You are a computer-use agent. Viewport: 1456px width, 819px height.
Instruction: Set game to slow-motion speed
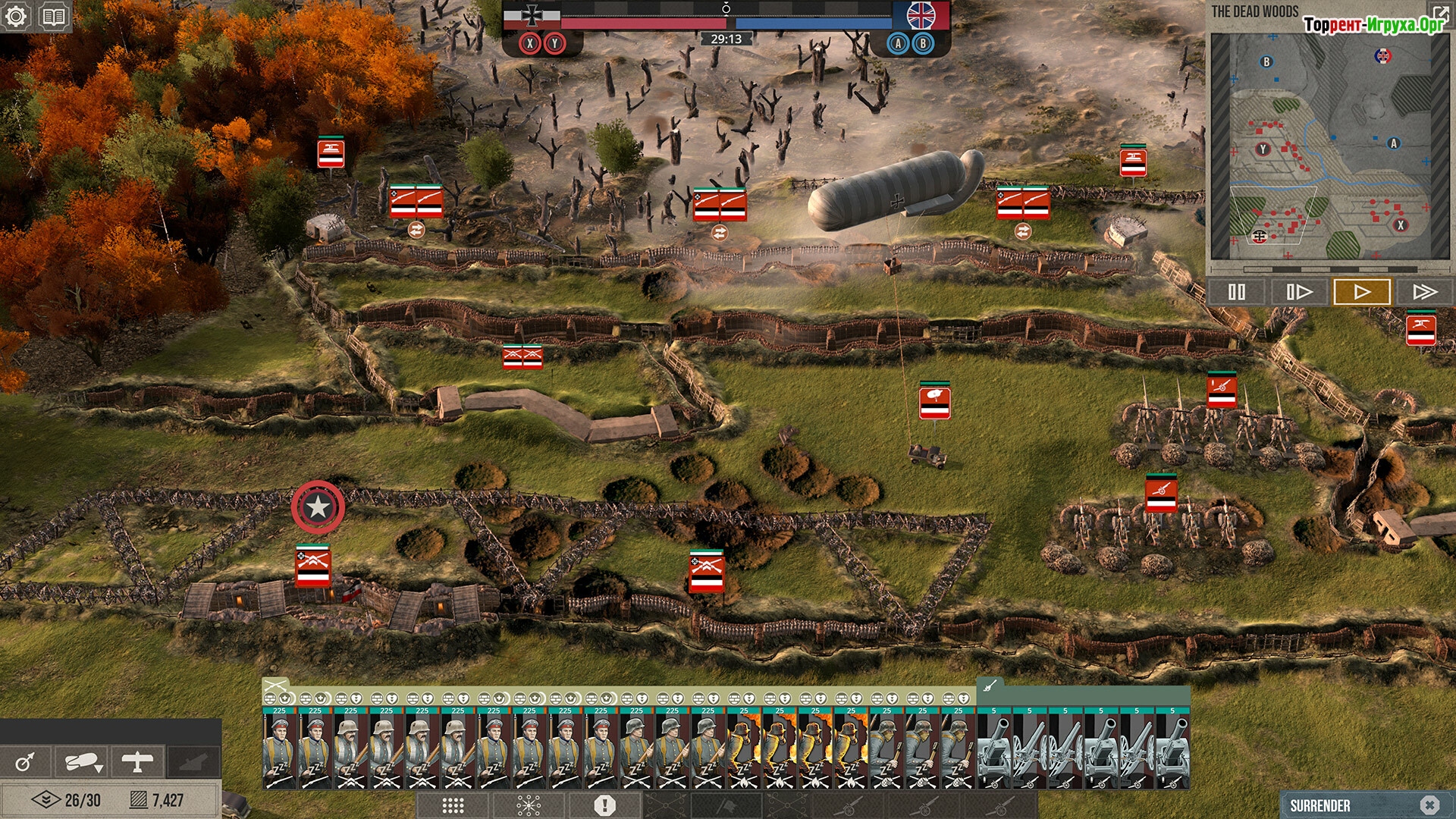[1298, 292]
